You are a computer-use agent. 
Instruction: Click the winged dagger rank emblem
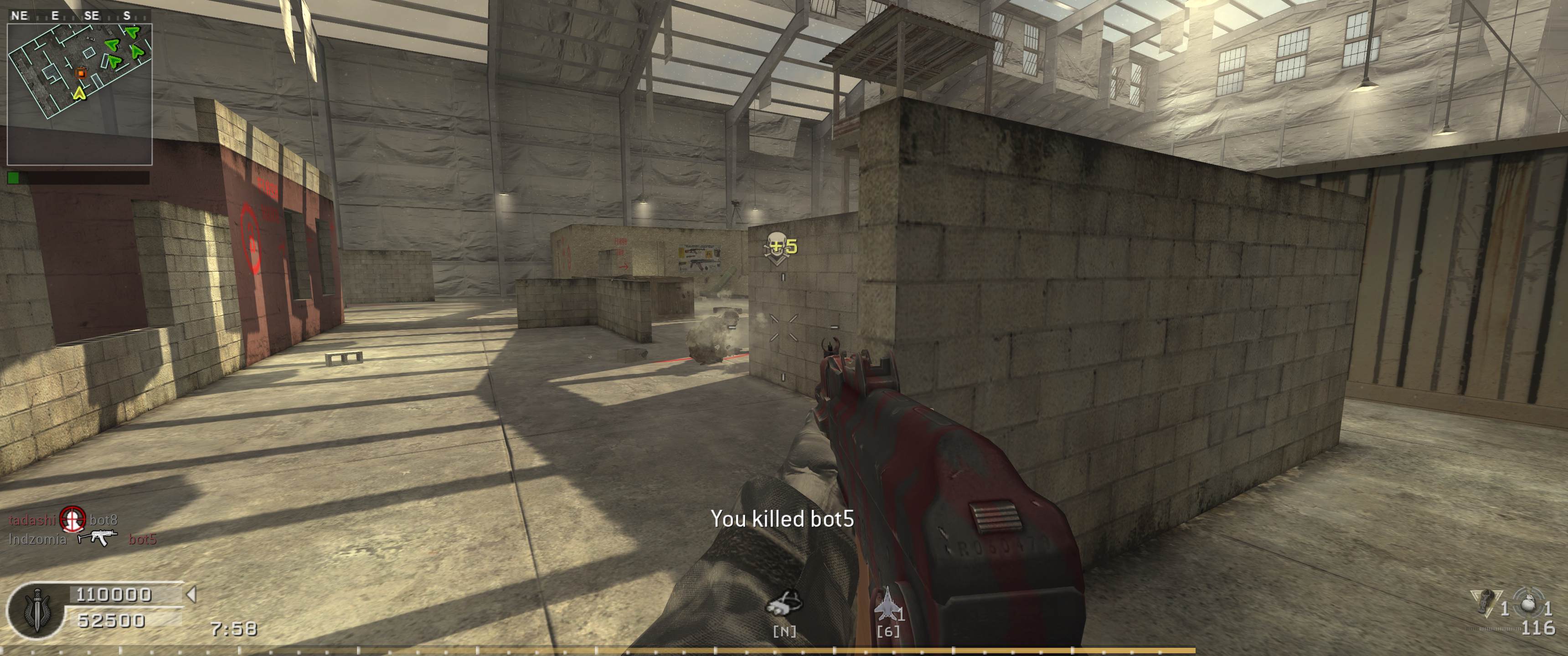tap(36, 610)
